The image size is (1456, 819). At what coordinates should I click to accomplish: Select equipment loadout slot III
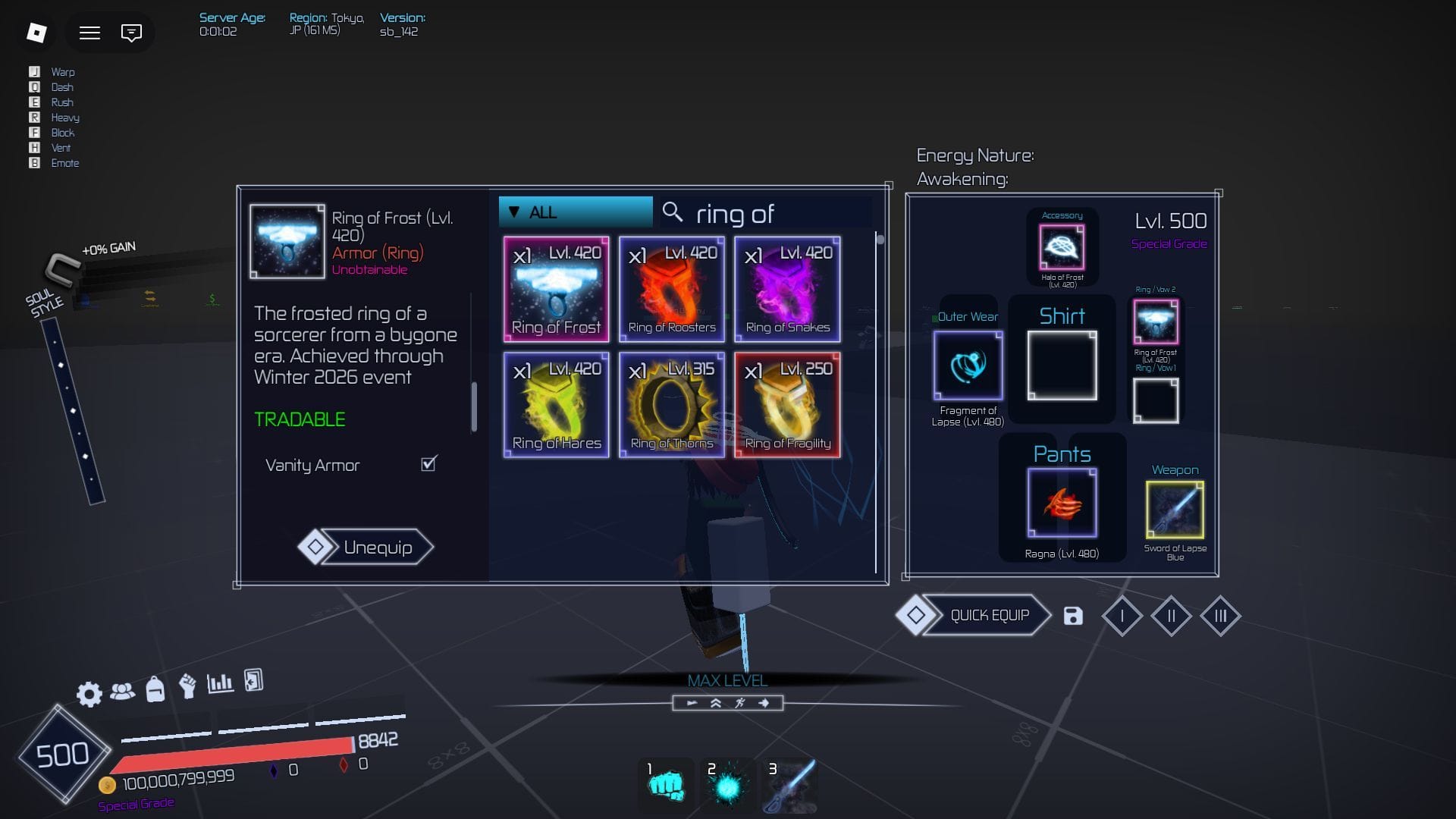coord(1219,616)
